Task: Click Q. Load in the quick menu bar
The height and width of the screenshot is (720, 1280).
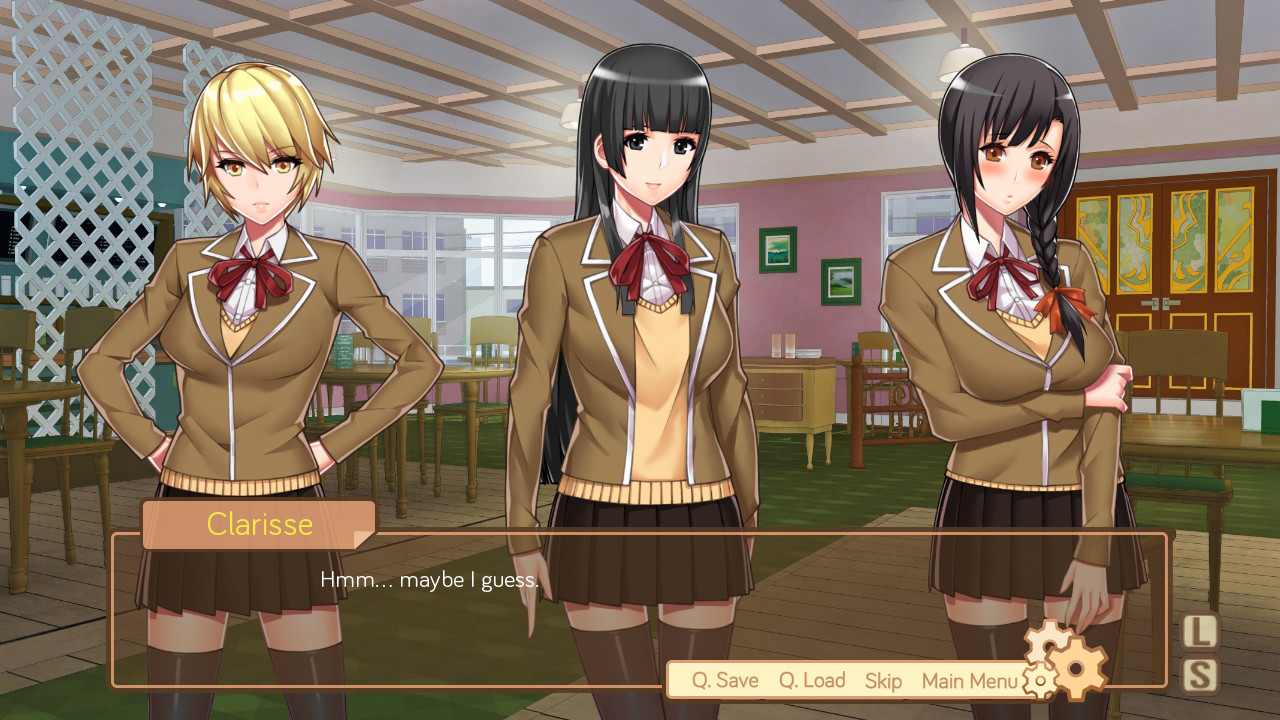Action: [x=811, y=680]
